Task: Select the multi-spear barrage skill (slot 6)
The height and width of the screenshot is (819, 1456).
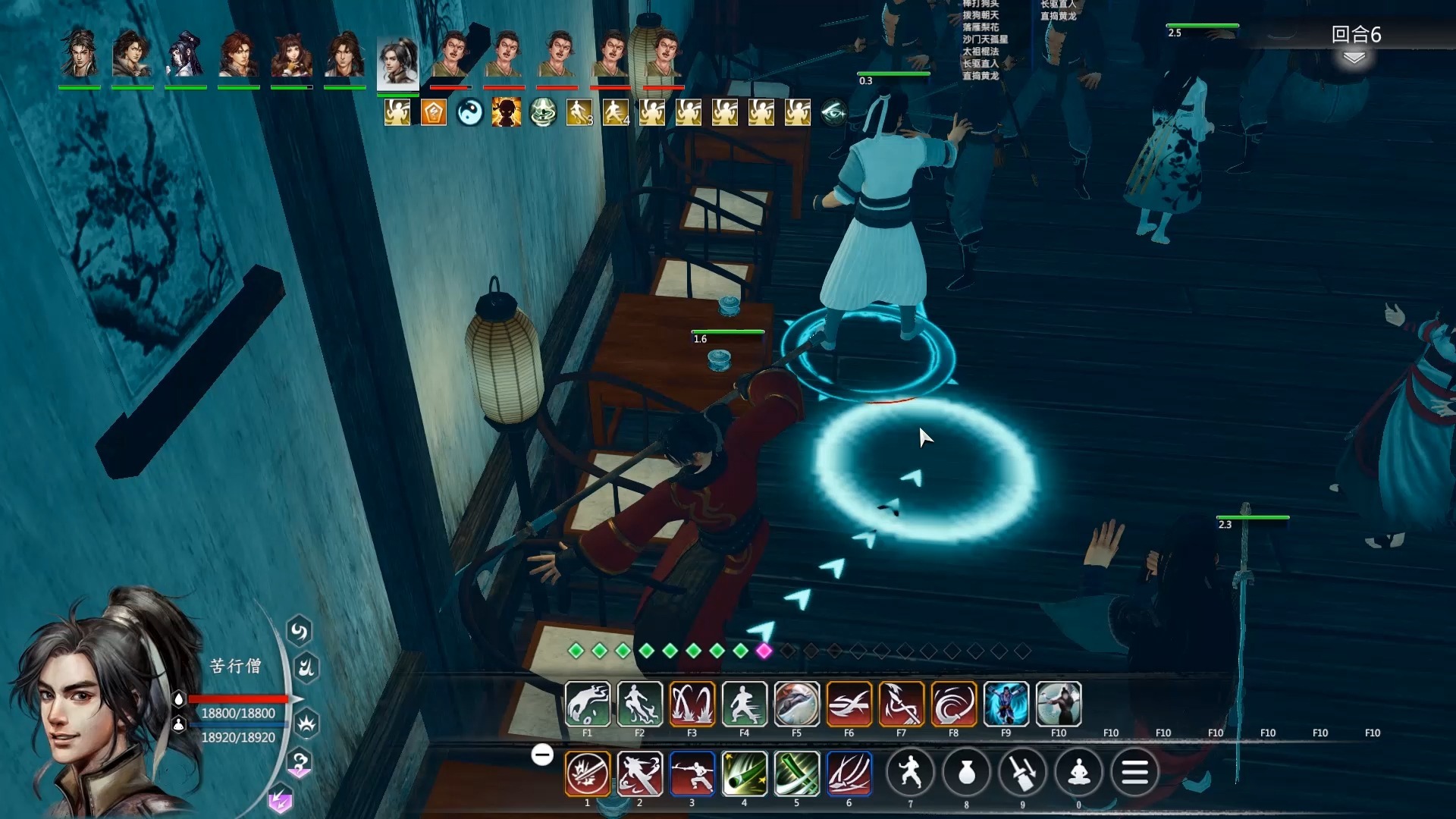Action: tap(849, 773)
